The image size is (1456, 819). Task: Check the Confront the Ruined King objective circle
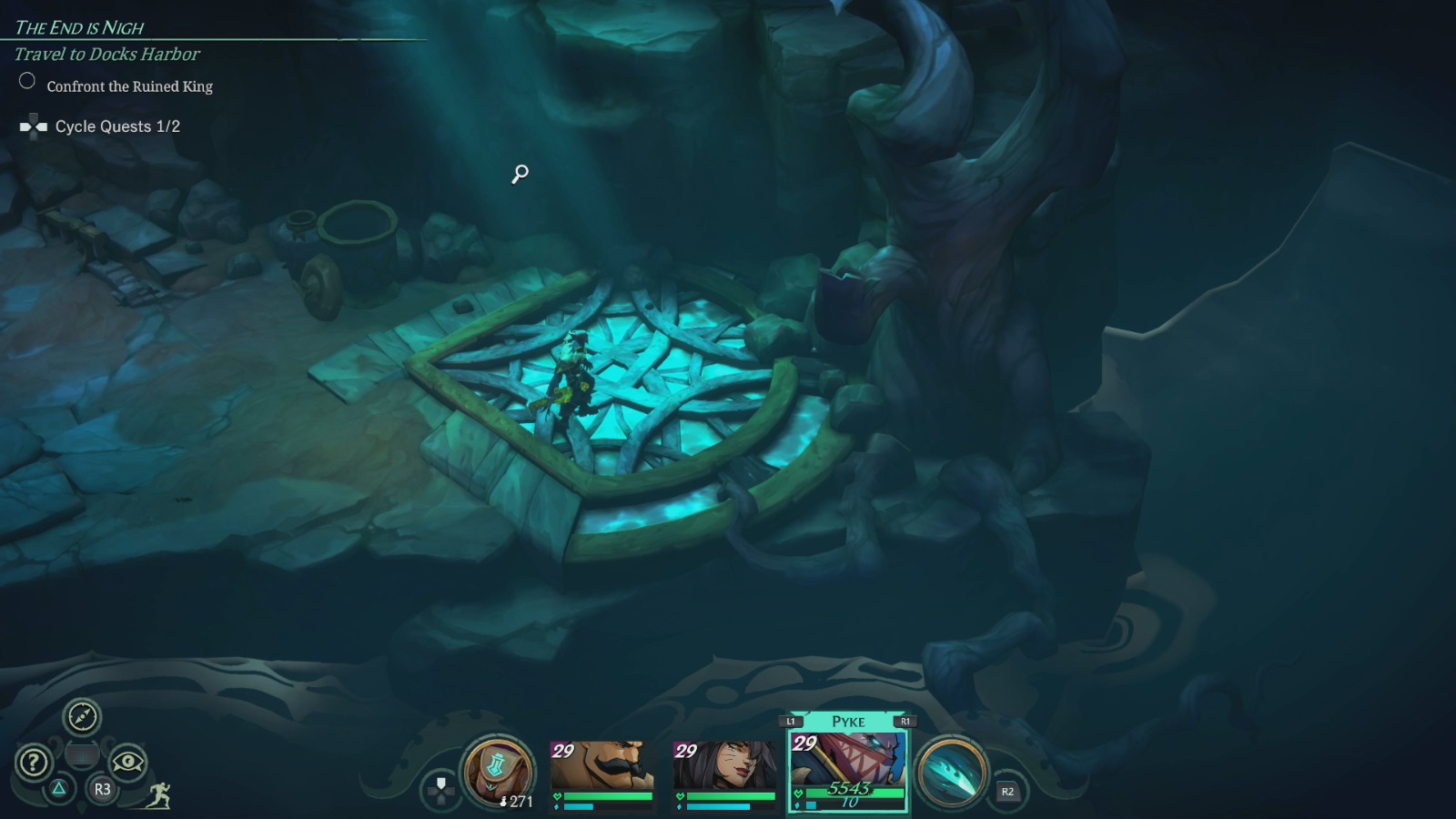[x=25, y=82]
